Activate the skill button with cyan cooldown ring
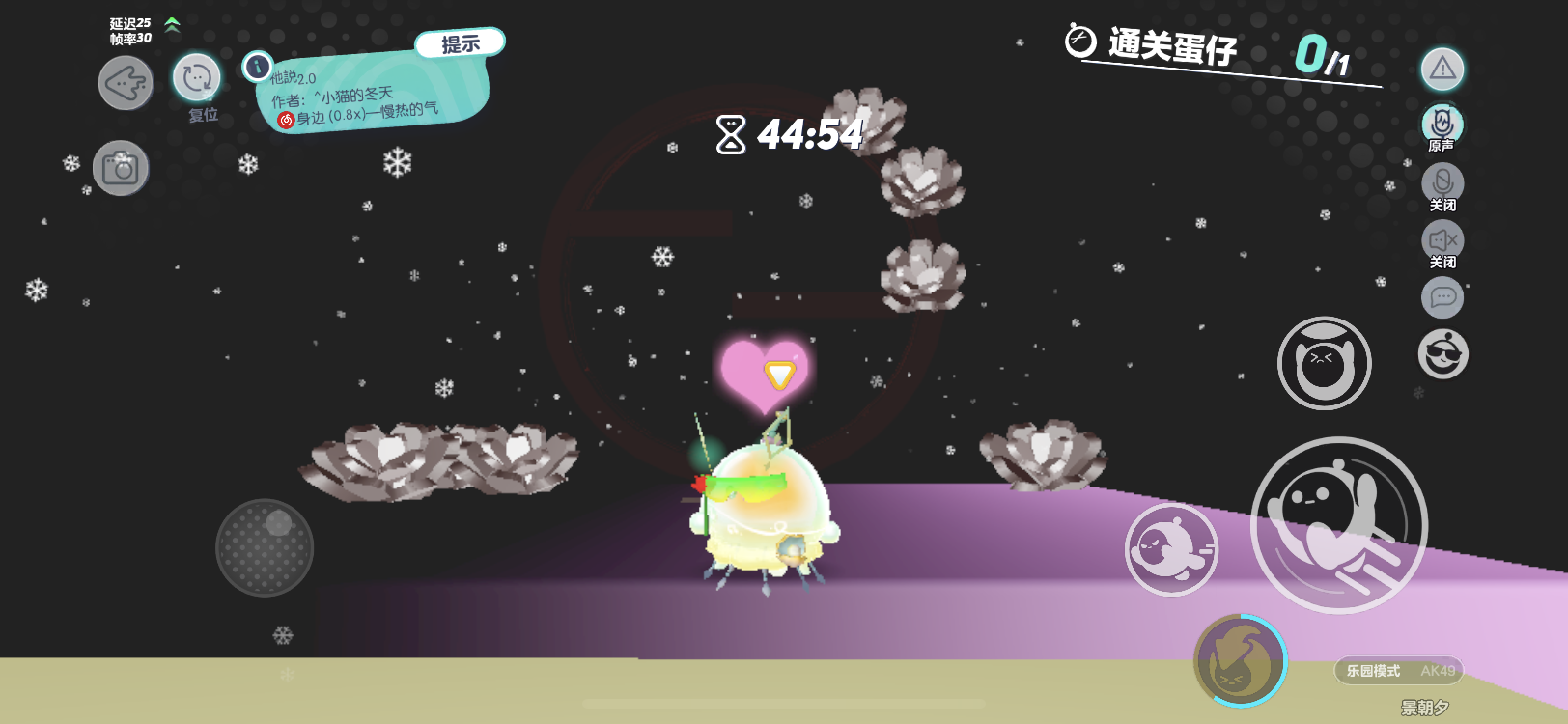1568x724 pixels. coord(1240,660)
